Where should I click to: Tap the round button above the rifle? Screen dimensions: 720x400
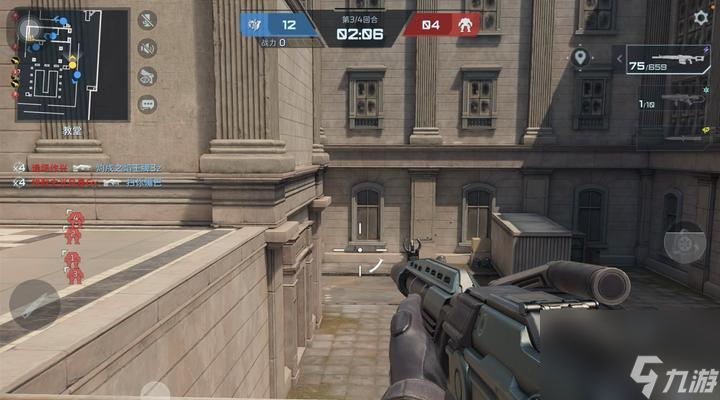coord(684,242)
